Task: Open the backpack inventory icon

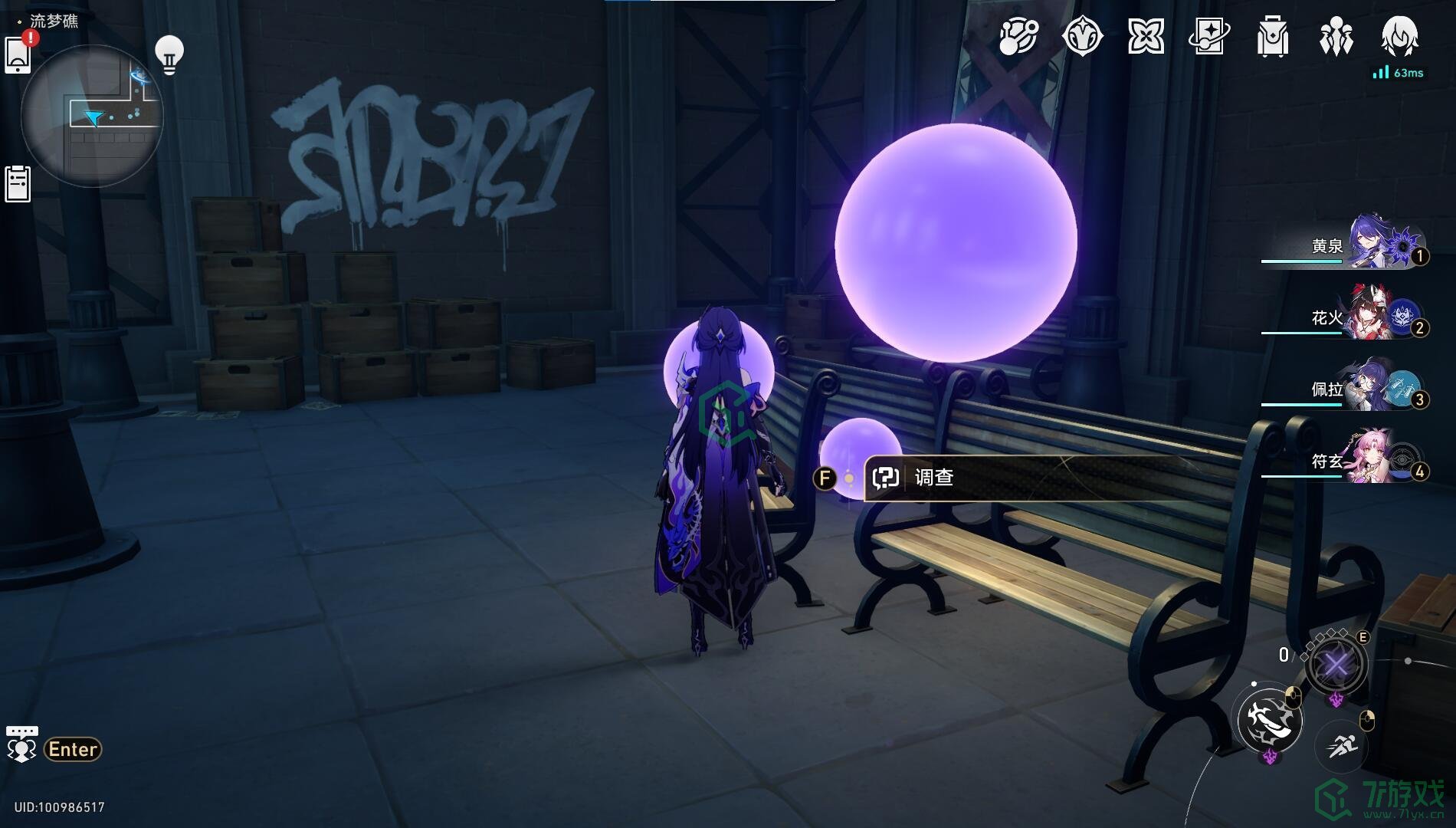Action: click(1273, 37)
